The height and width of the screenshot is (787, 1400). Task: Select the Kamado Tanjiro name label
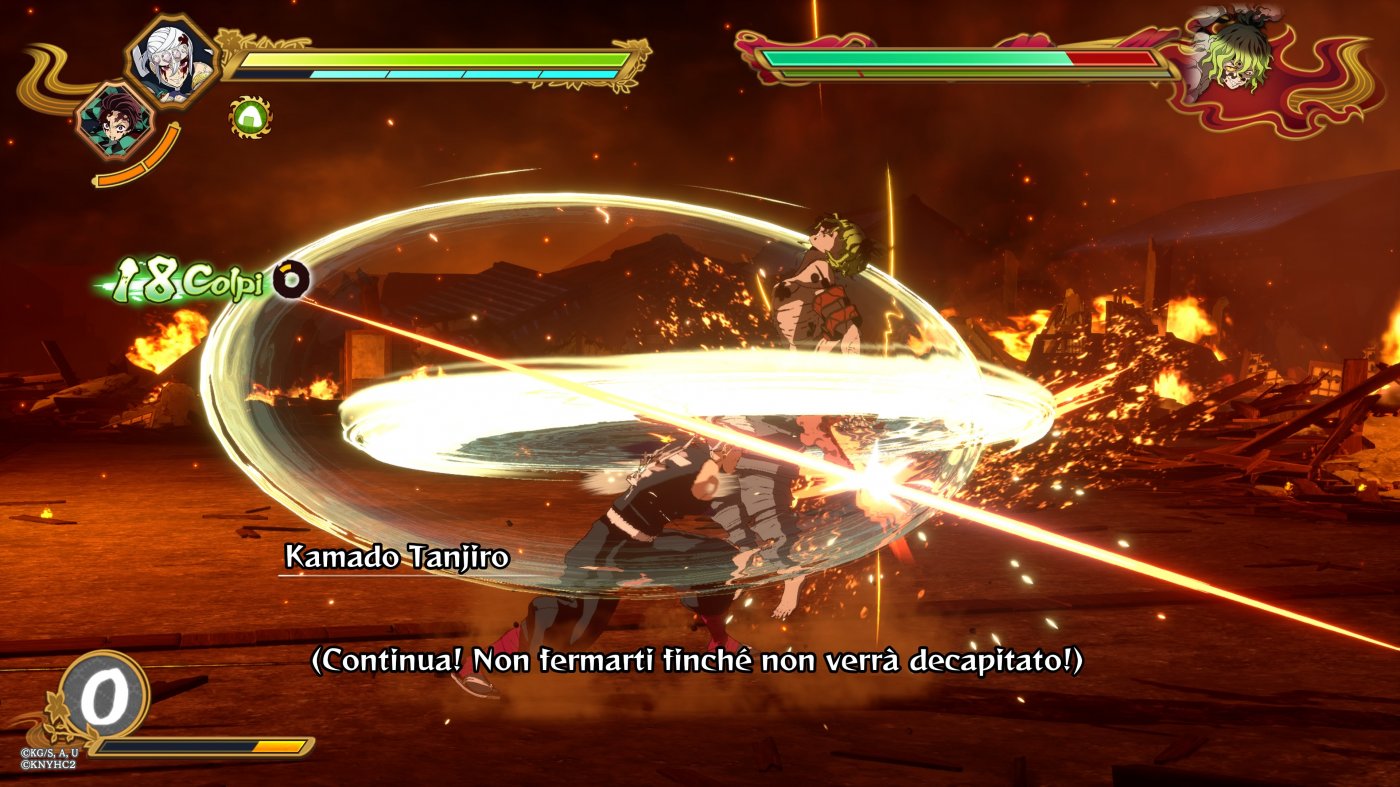pyautogui.click(x=397, y=558)
